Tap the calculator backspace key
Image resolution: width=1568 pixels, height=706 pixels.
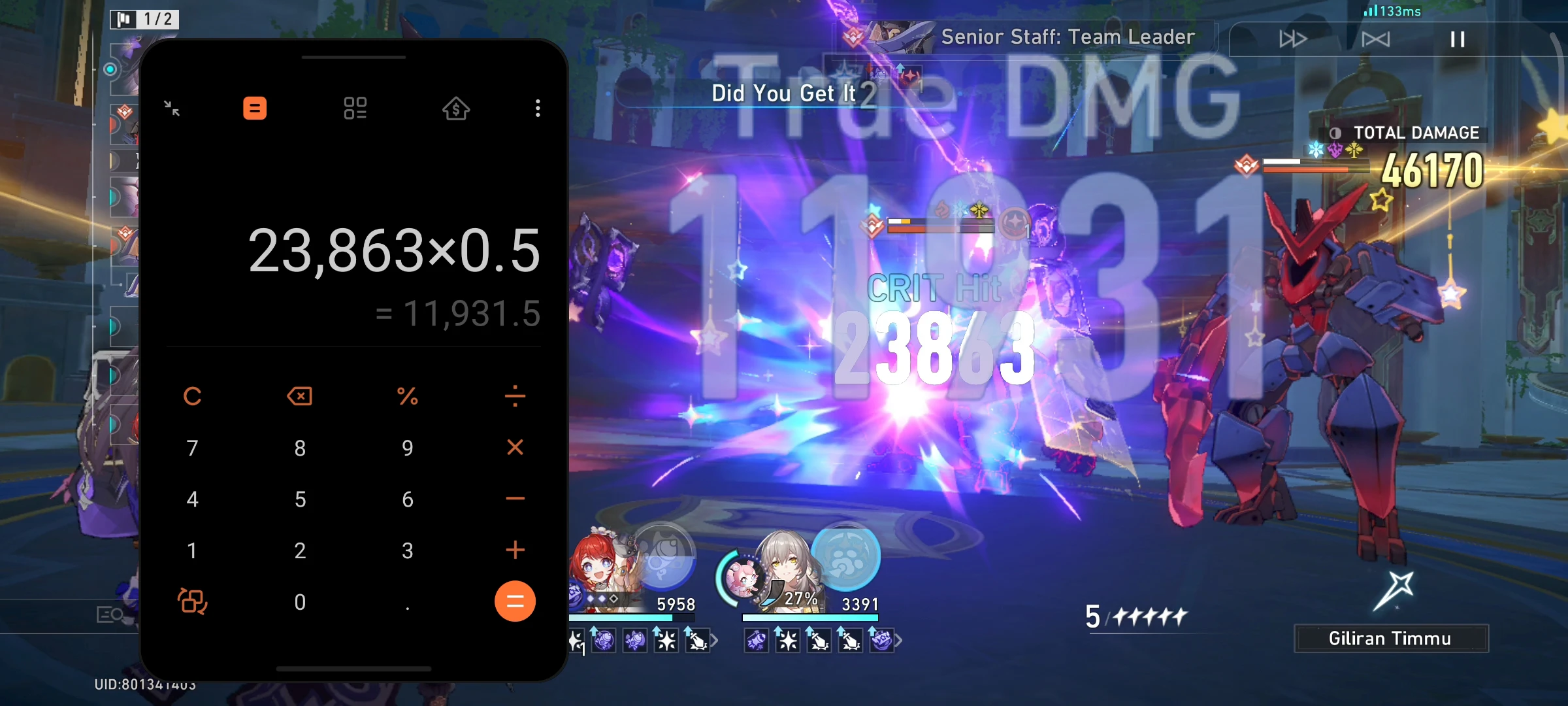coord(300,395)
